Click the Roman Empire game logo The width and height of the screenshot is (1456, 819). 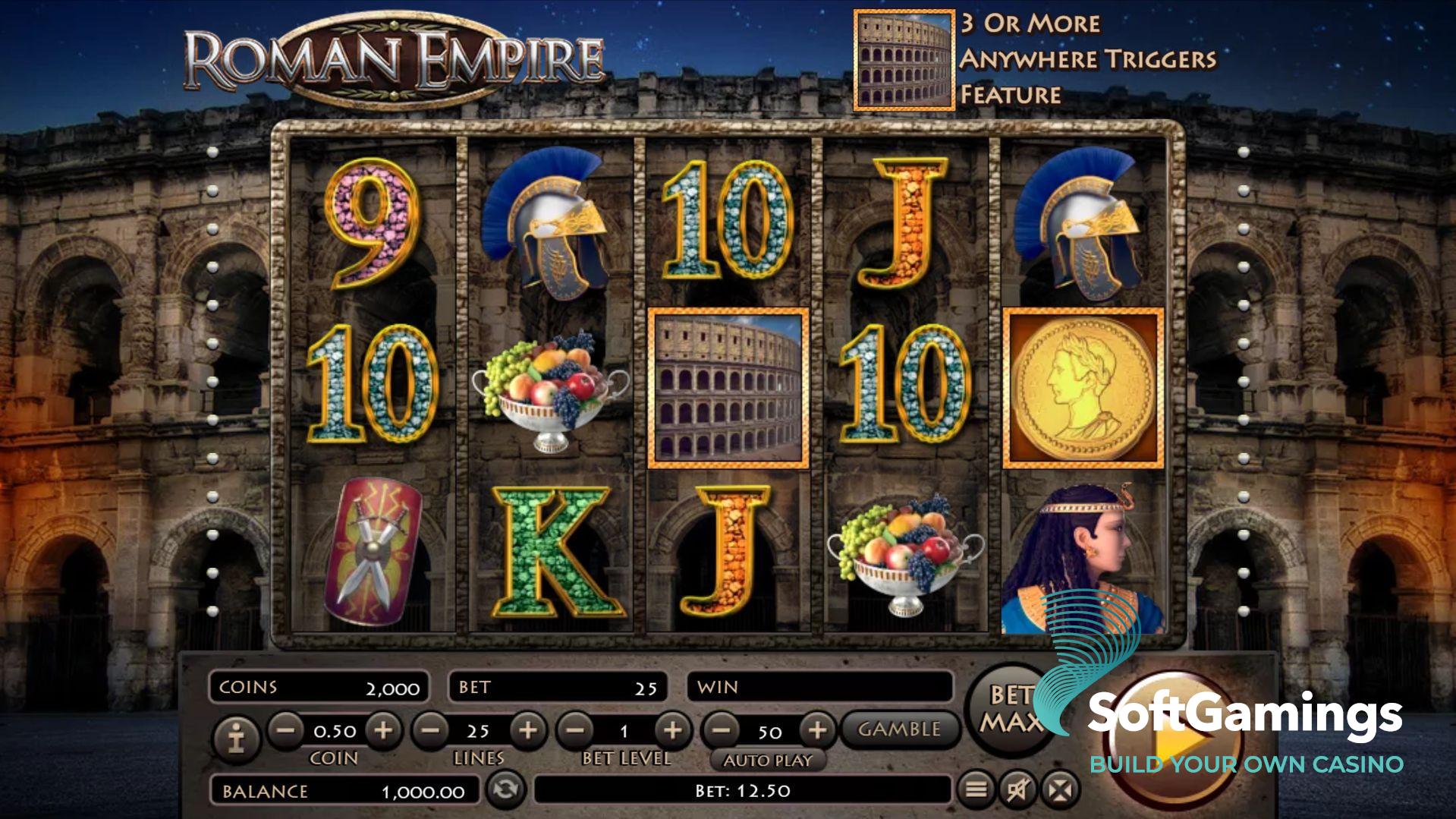[x=391, y=57]
